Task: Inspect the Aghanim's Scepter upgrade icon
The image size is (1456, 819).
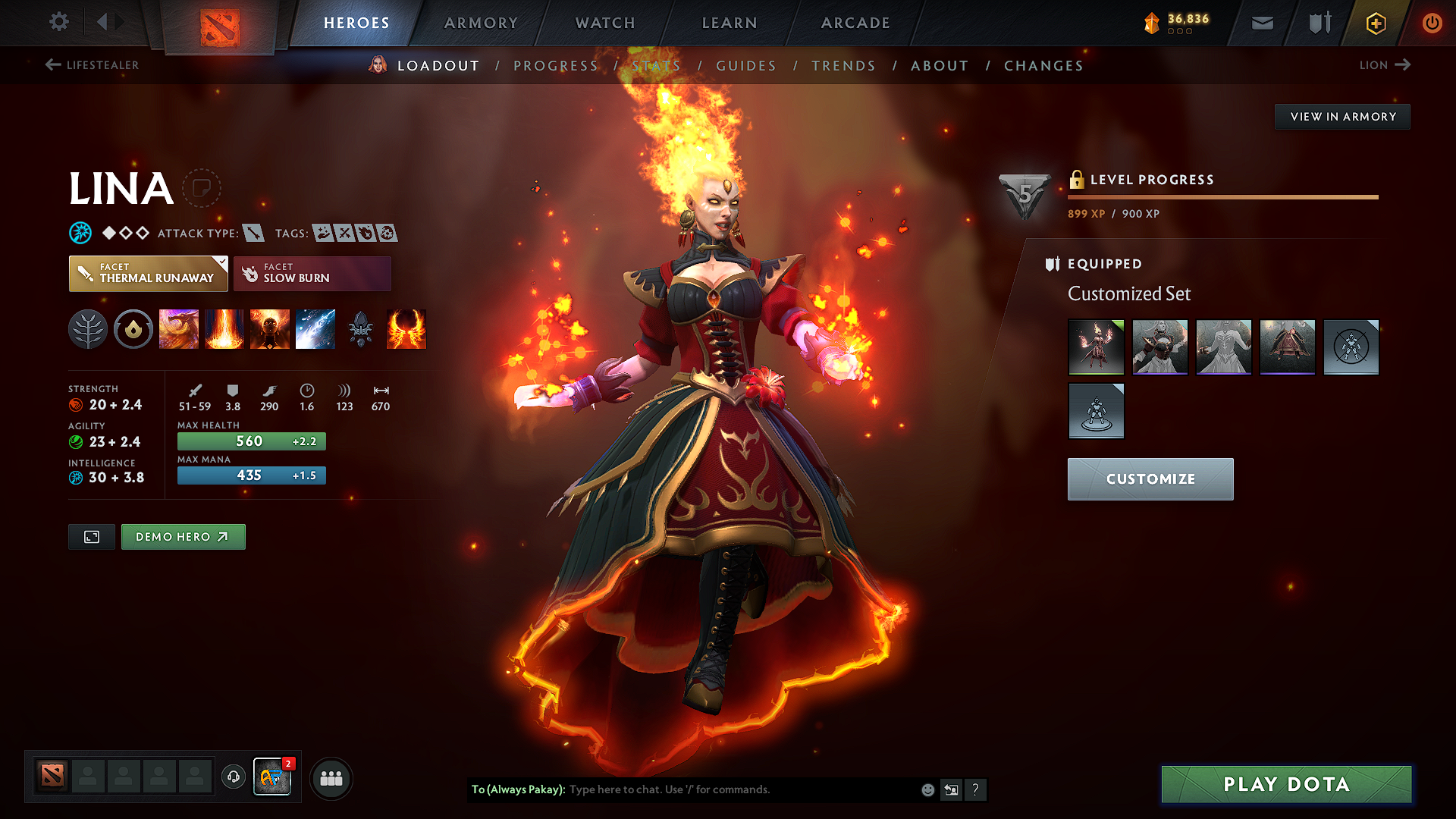Action: pos(361,329)
